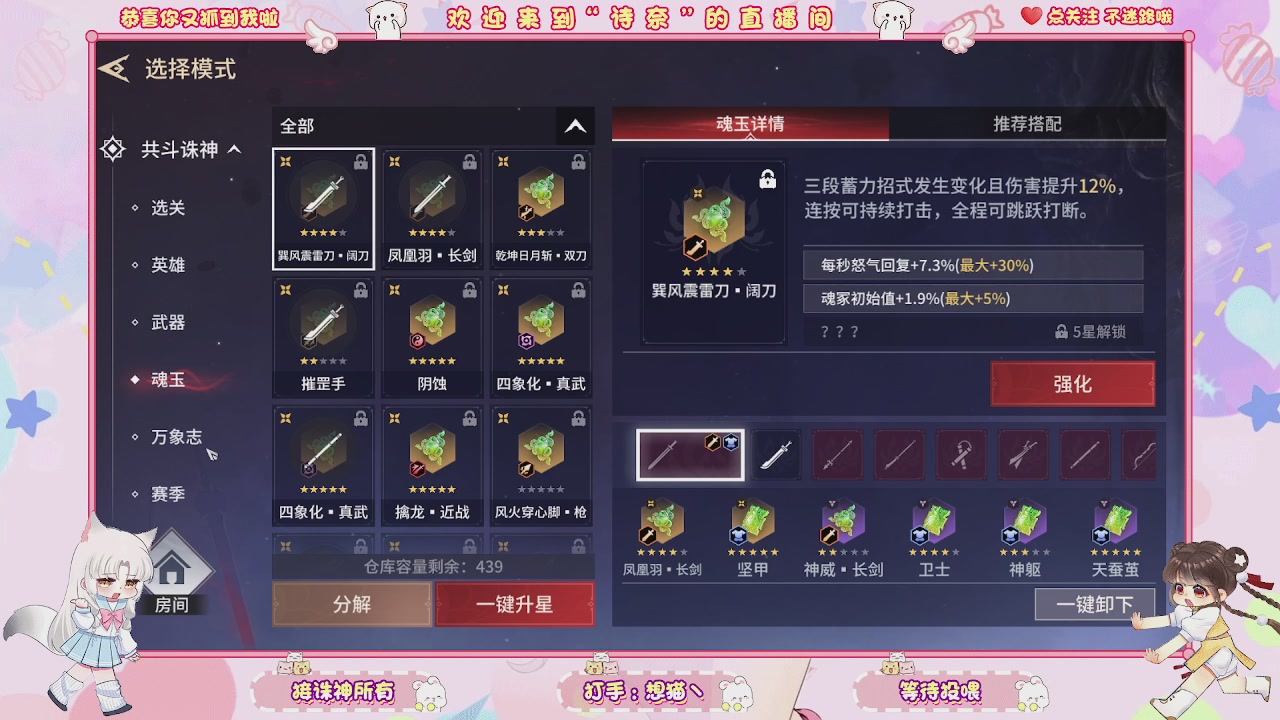Open the 阴蚀 soul jade thumbnail
This screenshot has height=720, width=1280.
[x=432, y=330]
